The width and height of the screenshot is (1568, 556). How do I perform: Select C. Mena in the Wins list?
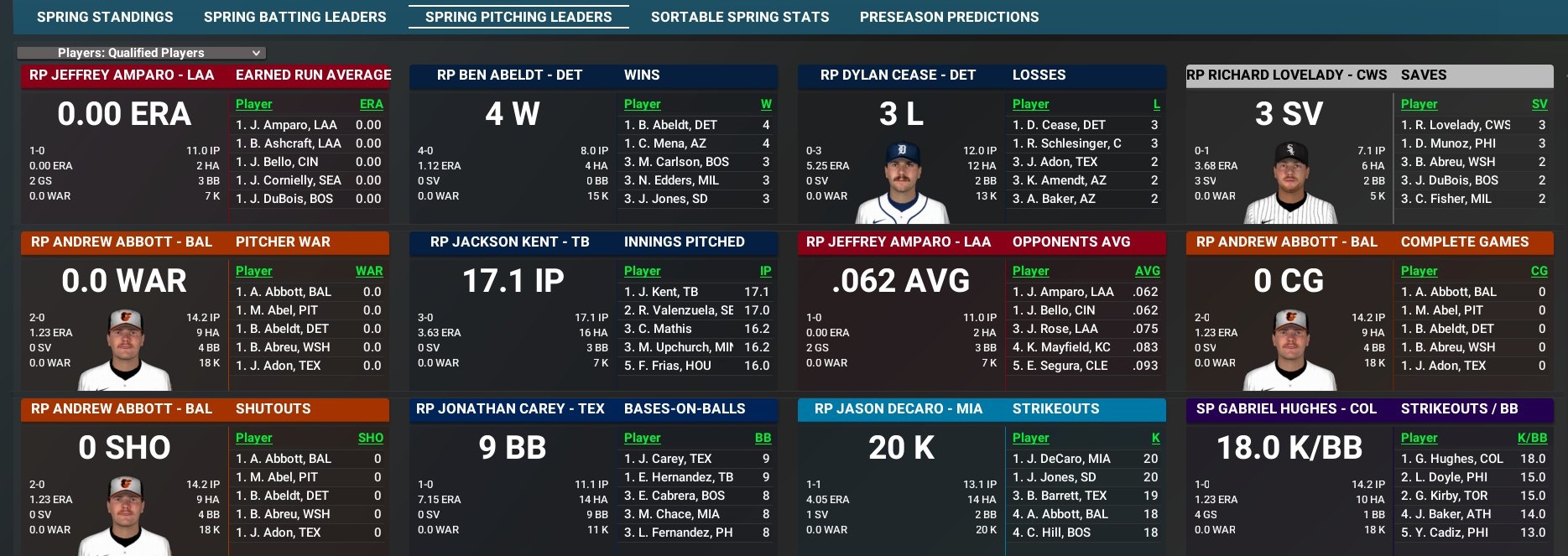671,143
